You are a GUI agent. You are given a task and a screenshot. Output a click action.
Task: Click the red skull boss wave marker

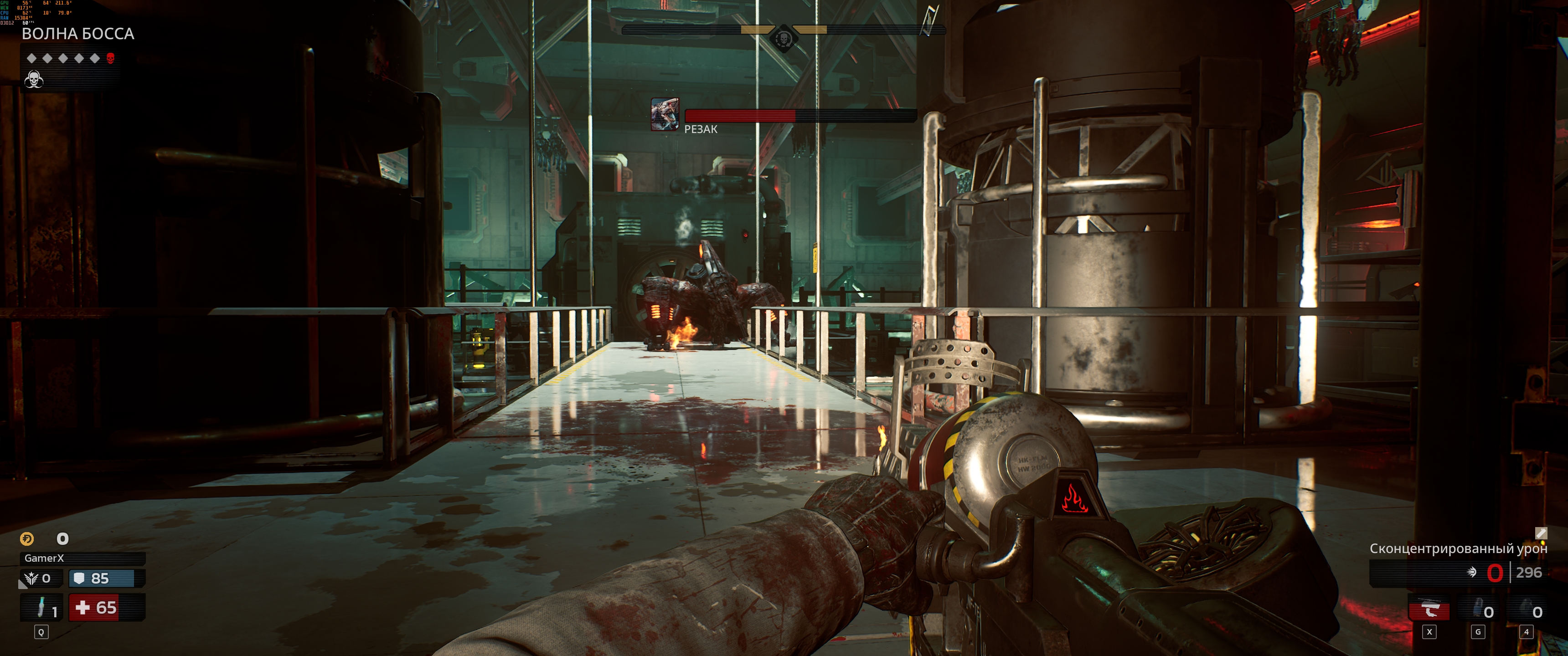point(110,58)
